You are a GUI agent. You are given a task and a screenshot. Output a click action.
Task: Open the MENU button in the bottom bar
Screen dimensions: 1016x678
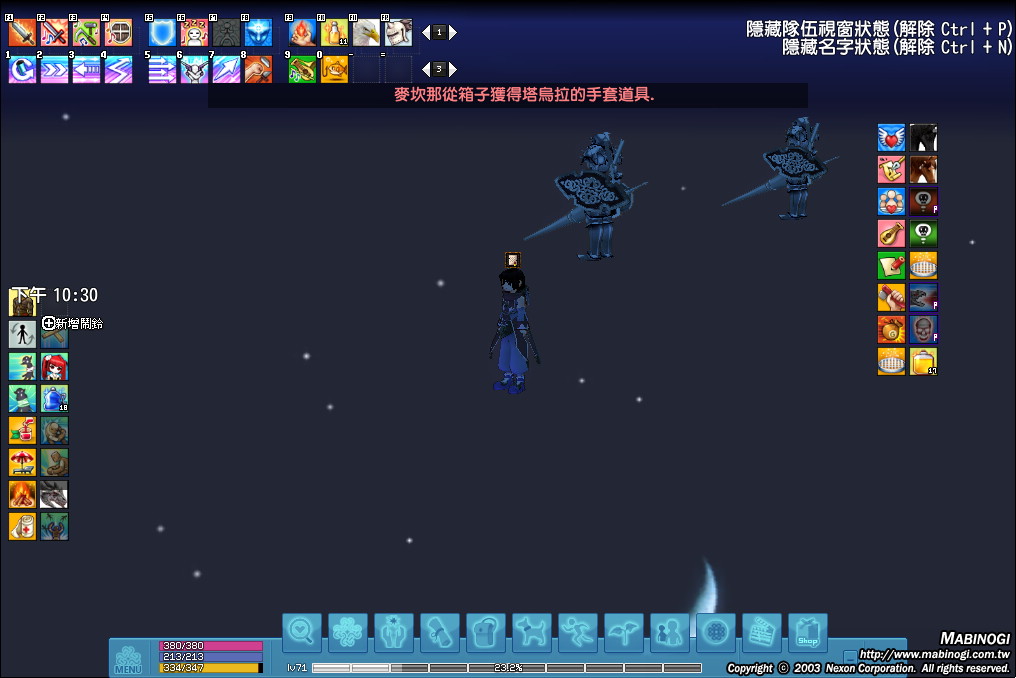click(x=128, y=659)
